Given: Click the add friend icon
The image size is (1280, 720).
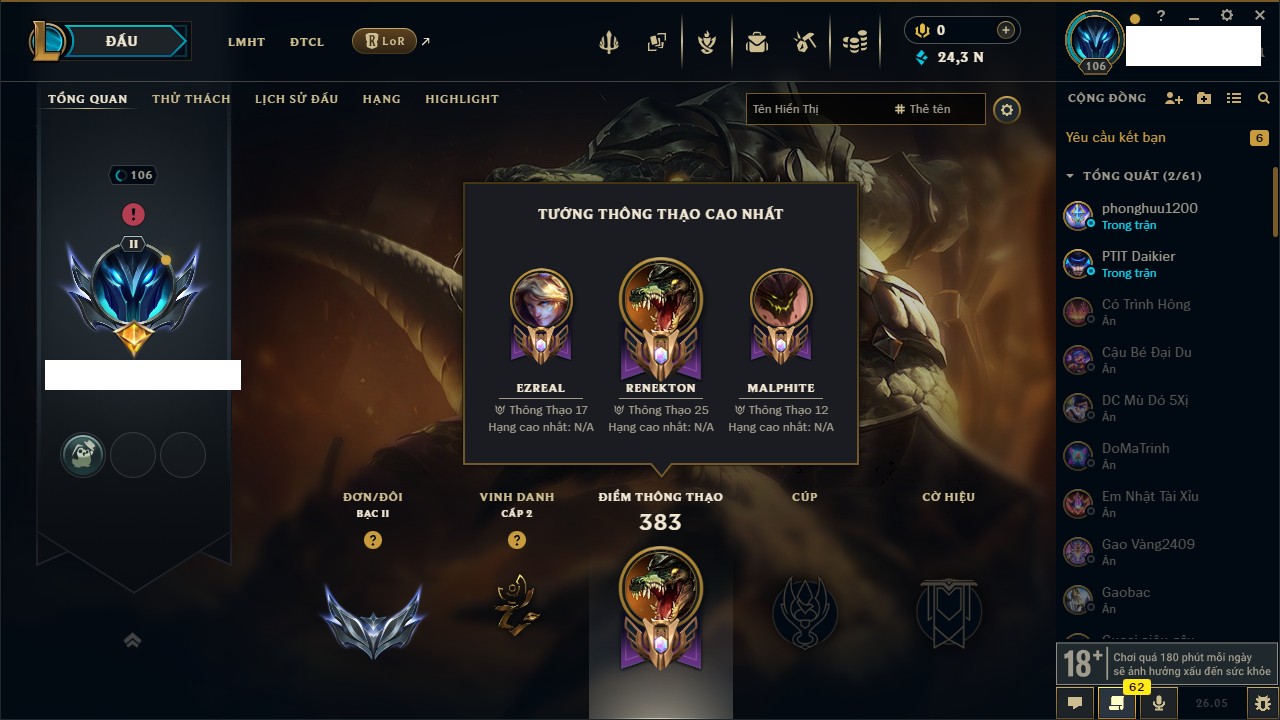Looking at the screenshot, I should pos(1174,98).
